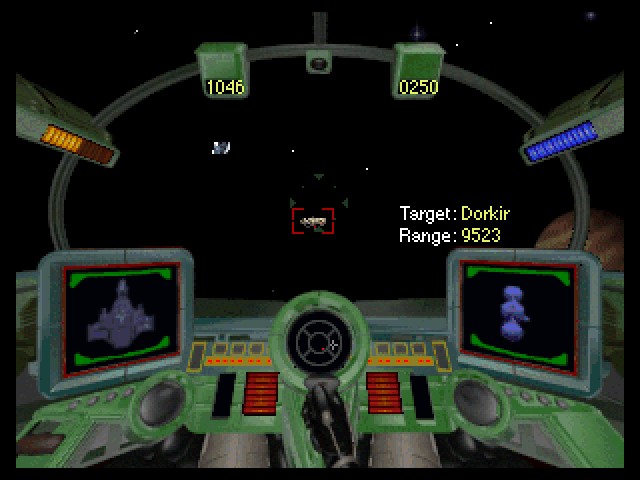The image size is (640, 480).
Task: Select the red-bracketed Dorkir target
Action: click(313, 221)
